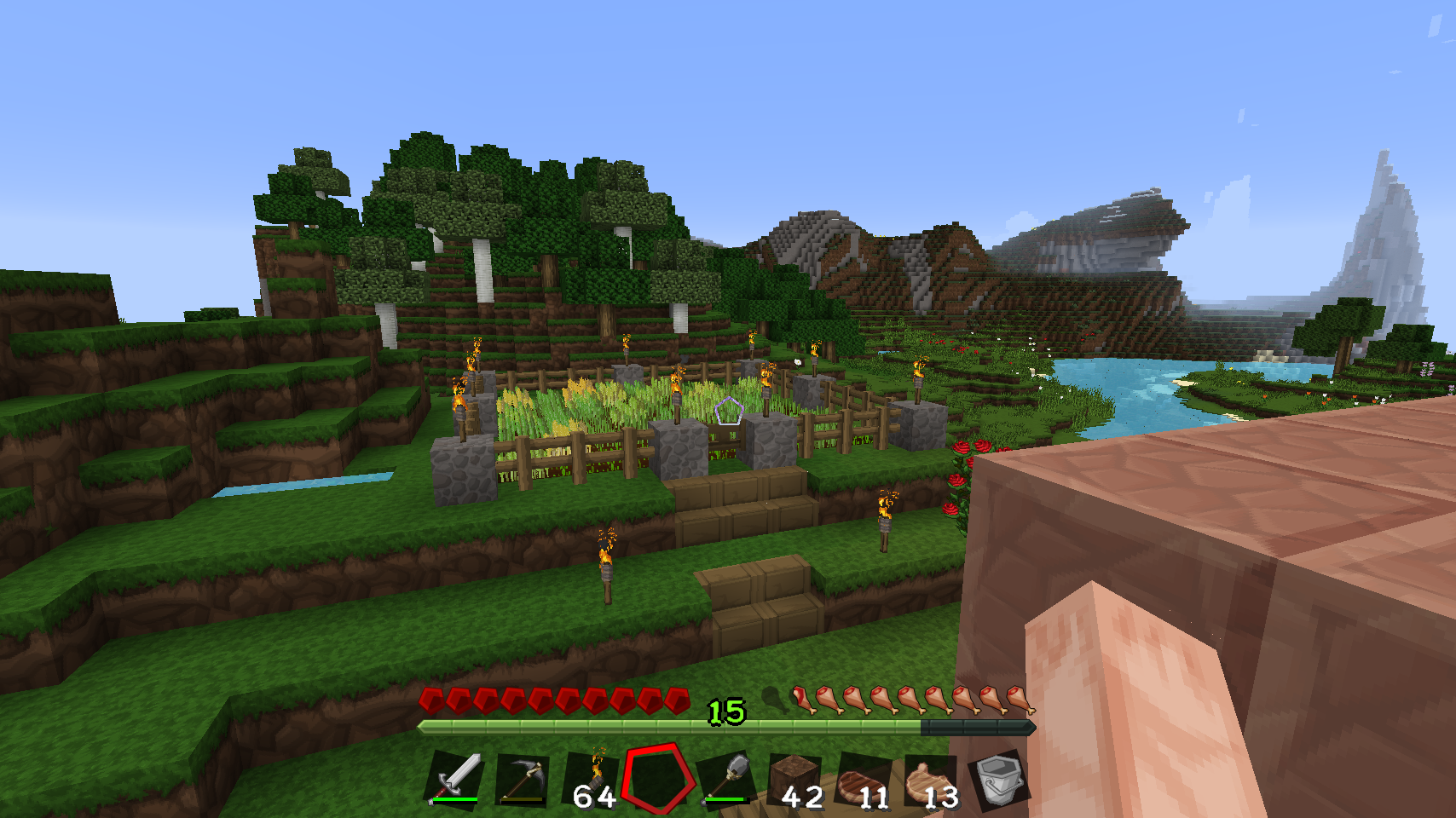Choose the pickaxe in the hotbar
This screenshot has width=1456, height=818.
pyautogui.click(x=523, y=779)
